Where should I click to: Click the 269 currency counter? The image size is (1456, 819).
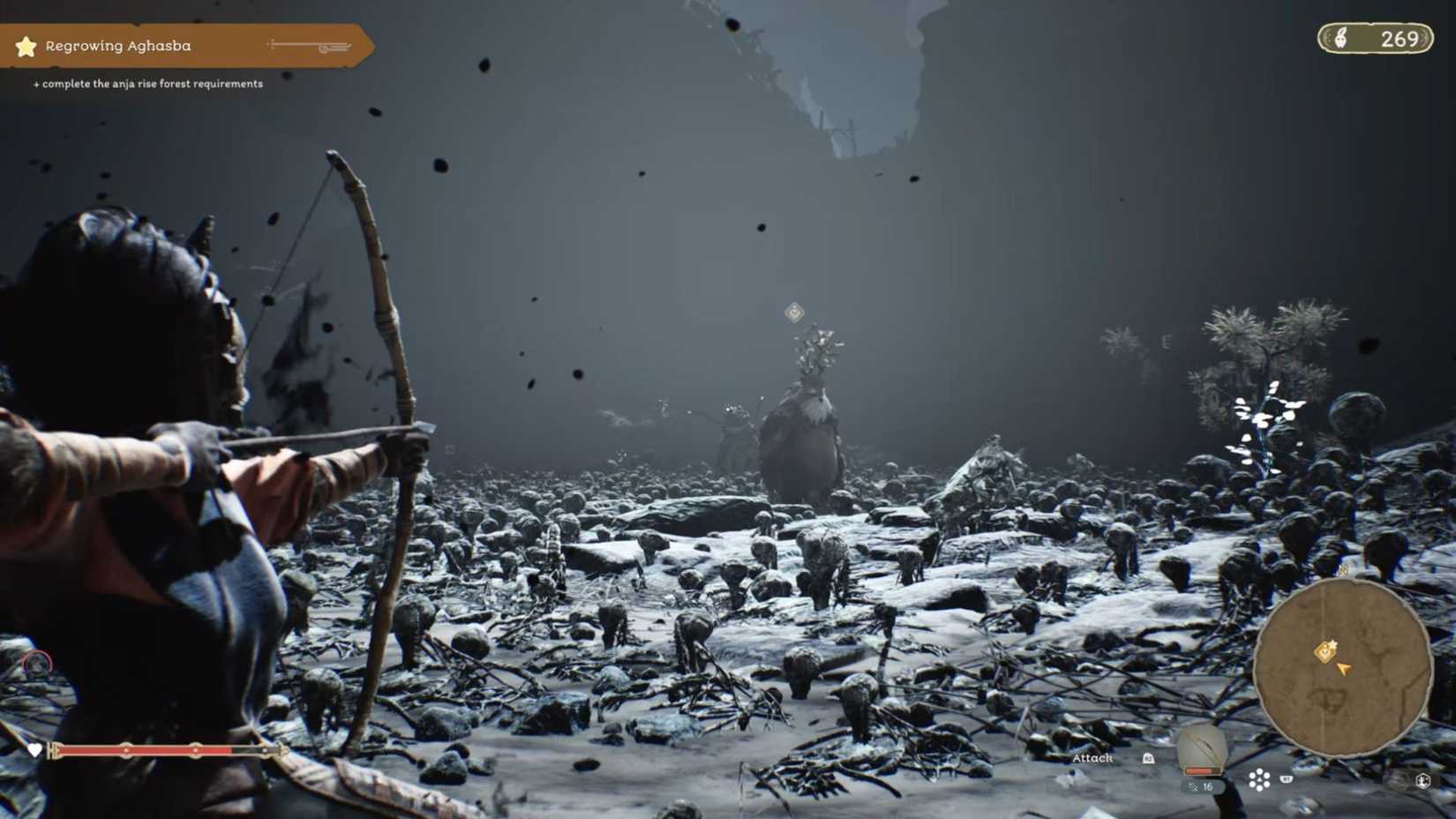click(x=1399, y=39)
